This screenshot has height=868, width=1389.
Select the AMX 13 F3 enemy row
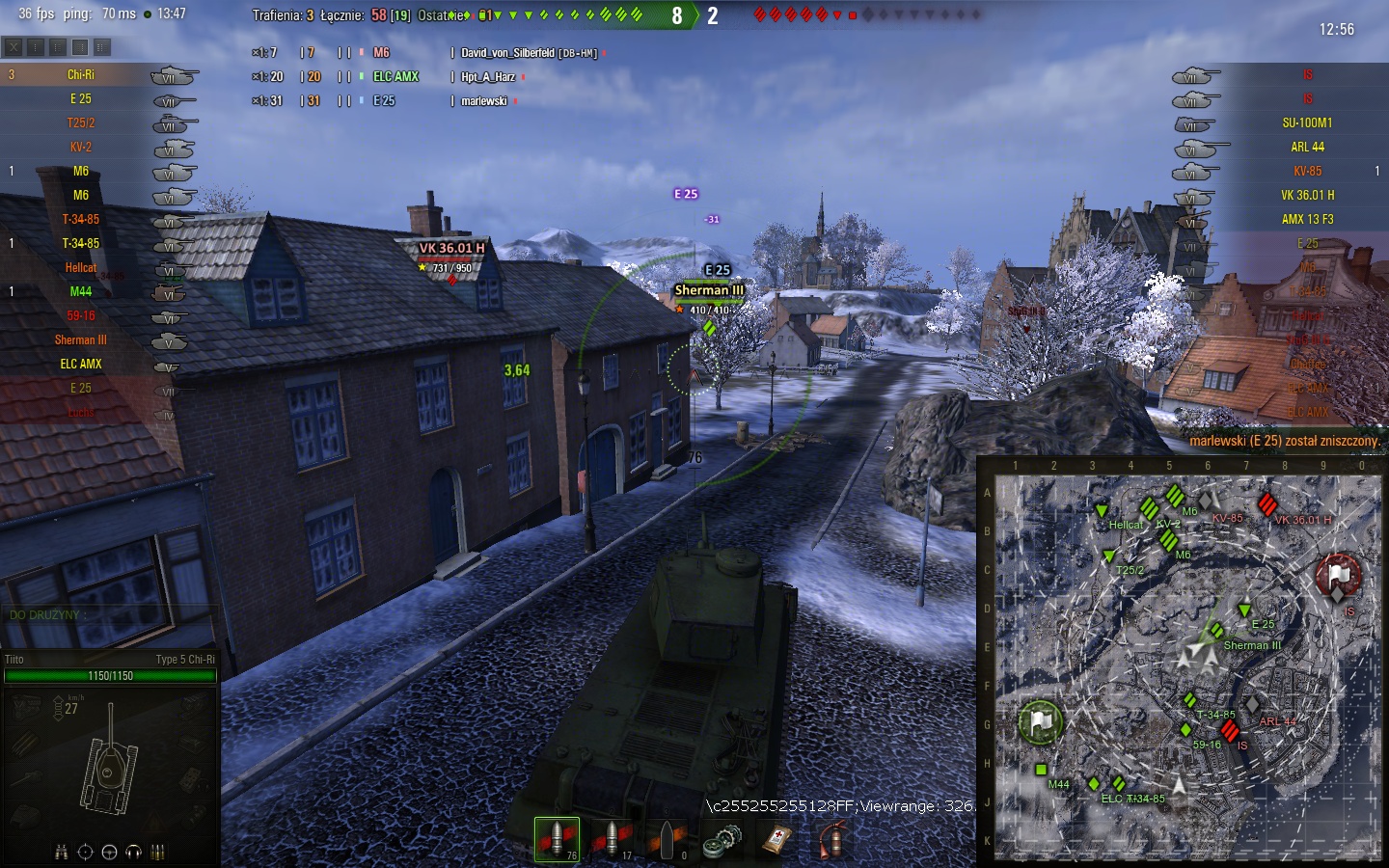1307,219
